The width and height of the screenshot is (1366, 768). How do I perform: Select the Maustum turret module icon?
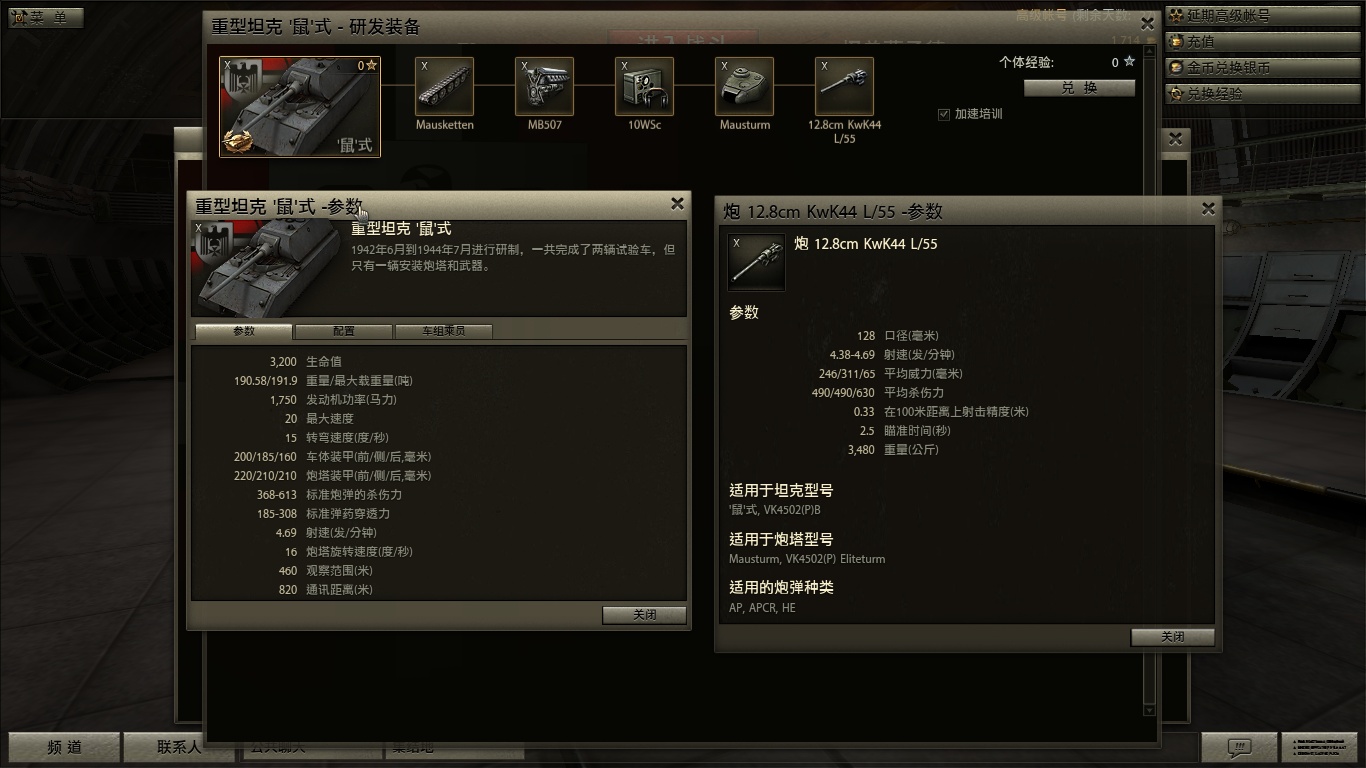pyautogui.click(x=744, y=85)
